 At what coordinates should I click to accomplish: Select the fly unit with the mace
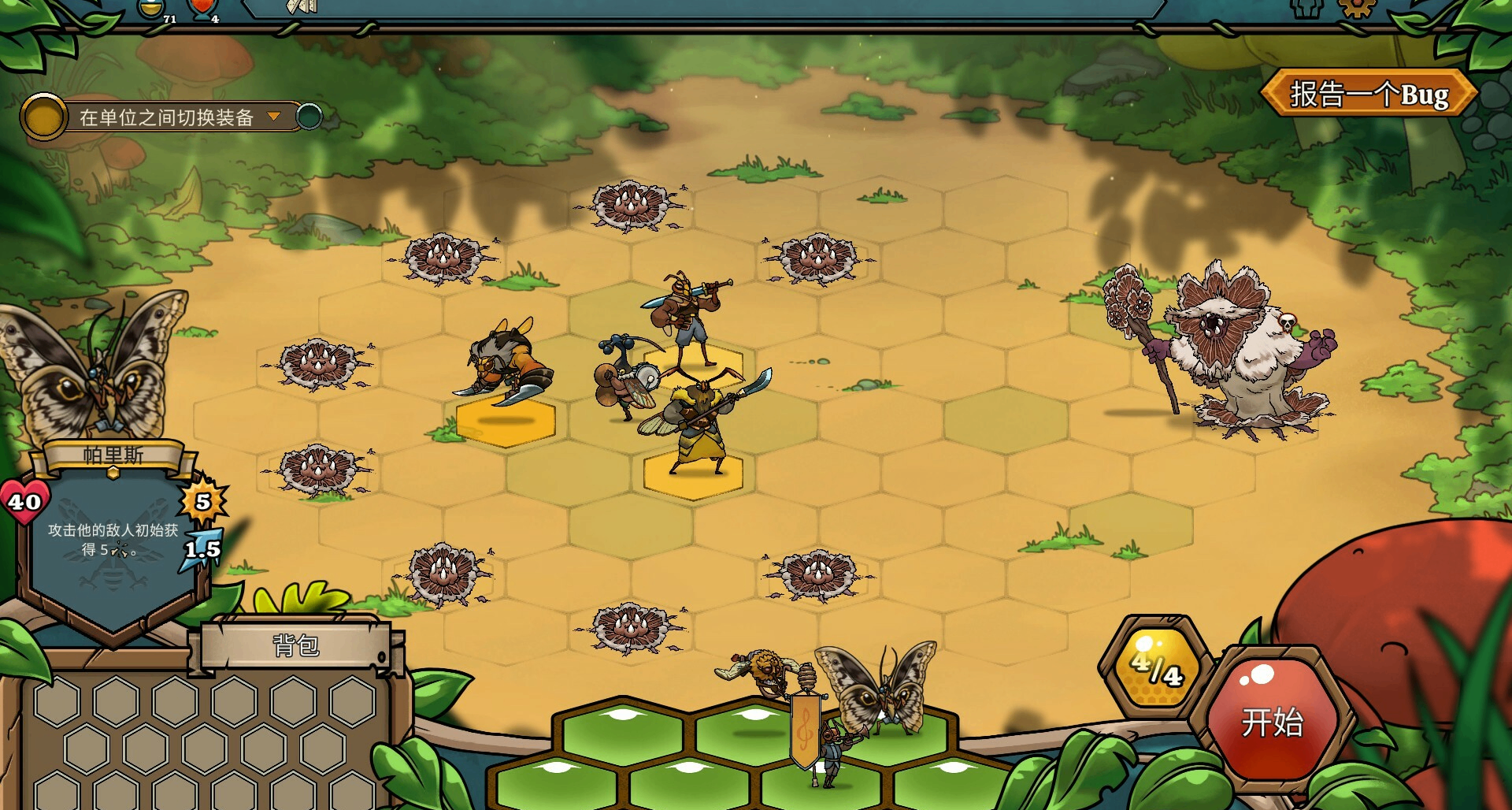click(626, 378)
